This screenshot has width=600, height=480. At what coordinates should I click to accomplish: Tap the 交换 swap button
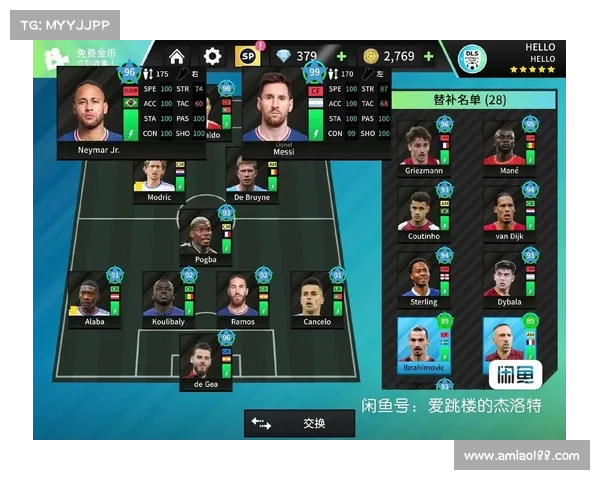[299, 423]
